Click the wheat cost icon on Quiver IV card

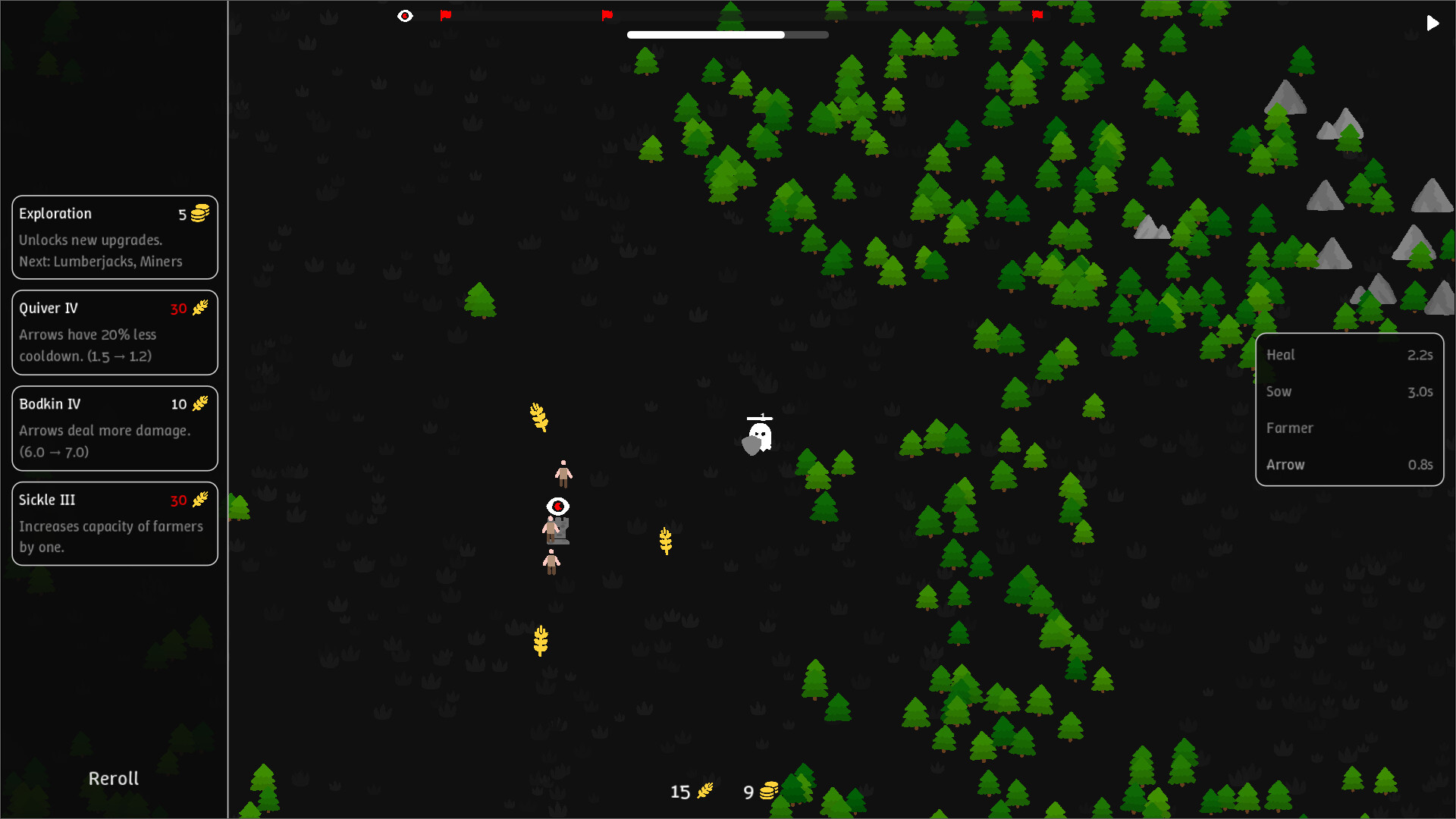point(199,309)
